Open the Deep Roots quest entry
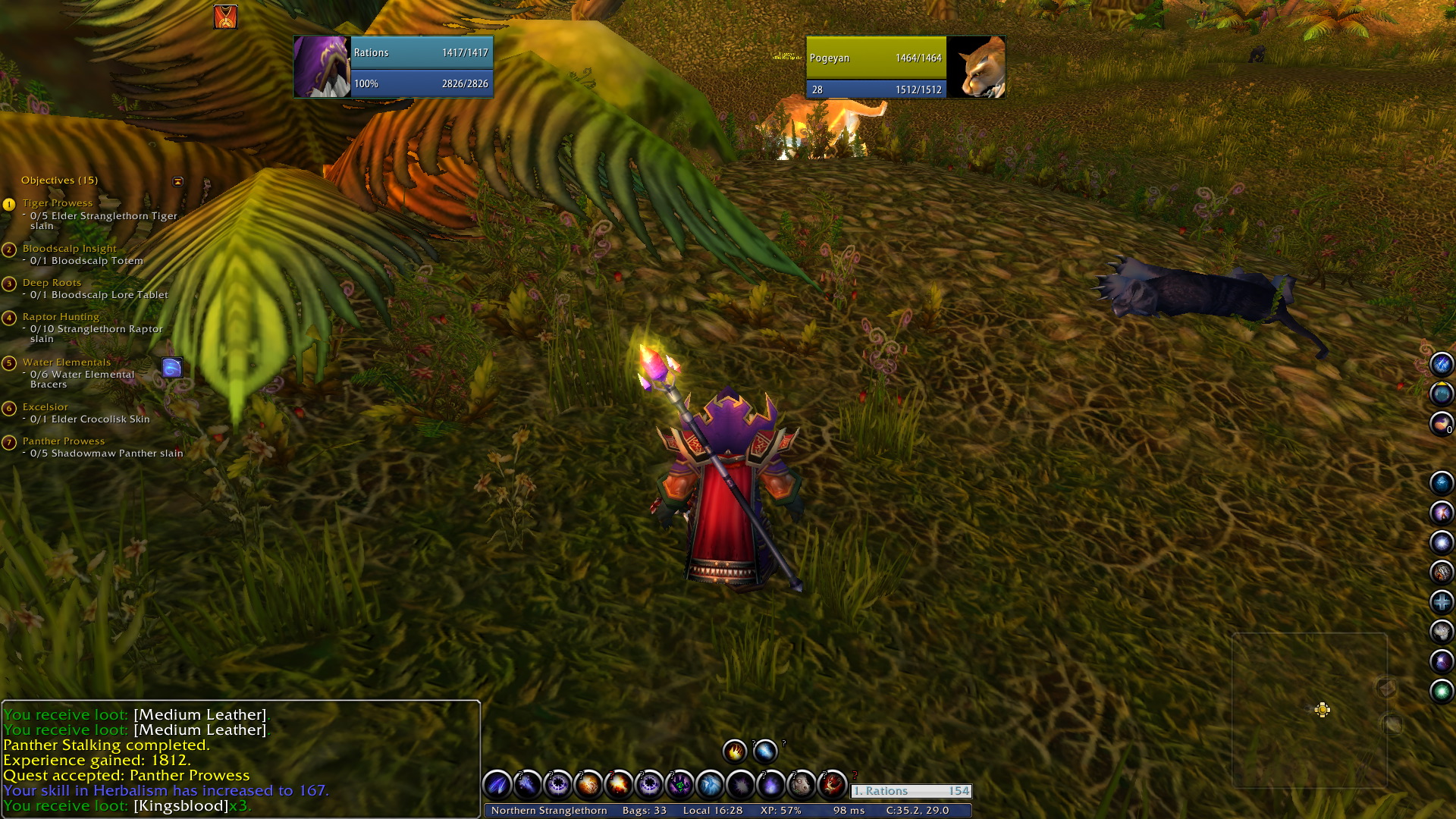The image size is (1456, 819). click(x=52, y=283)
